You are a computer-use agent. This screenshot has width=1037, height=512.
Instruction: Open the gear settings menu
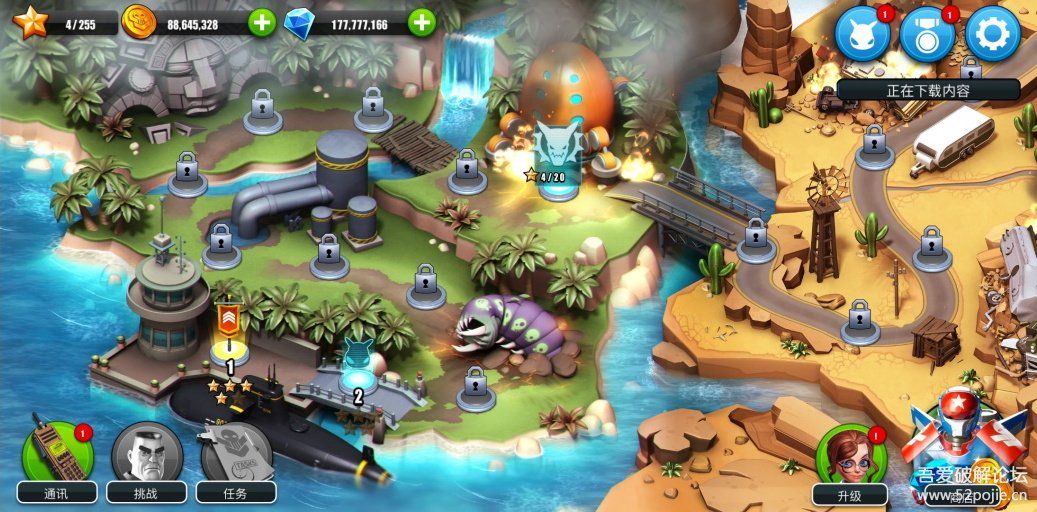pos(992,33)
